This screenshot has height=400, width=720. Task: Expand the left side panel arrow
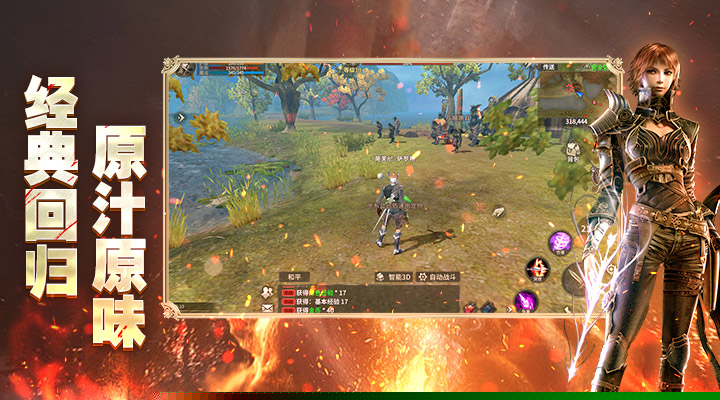pos(181,117)
